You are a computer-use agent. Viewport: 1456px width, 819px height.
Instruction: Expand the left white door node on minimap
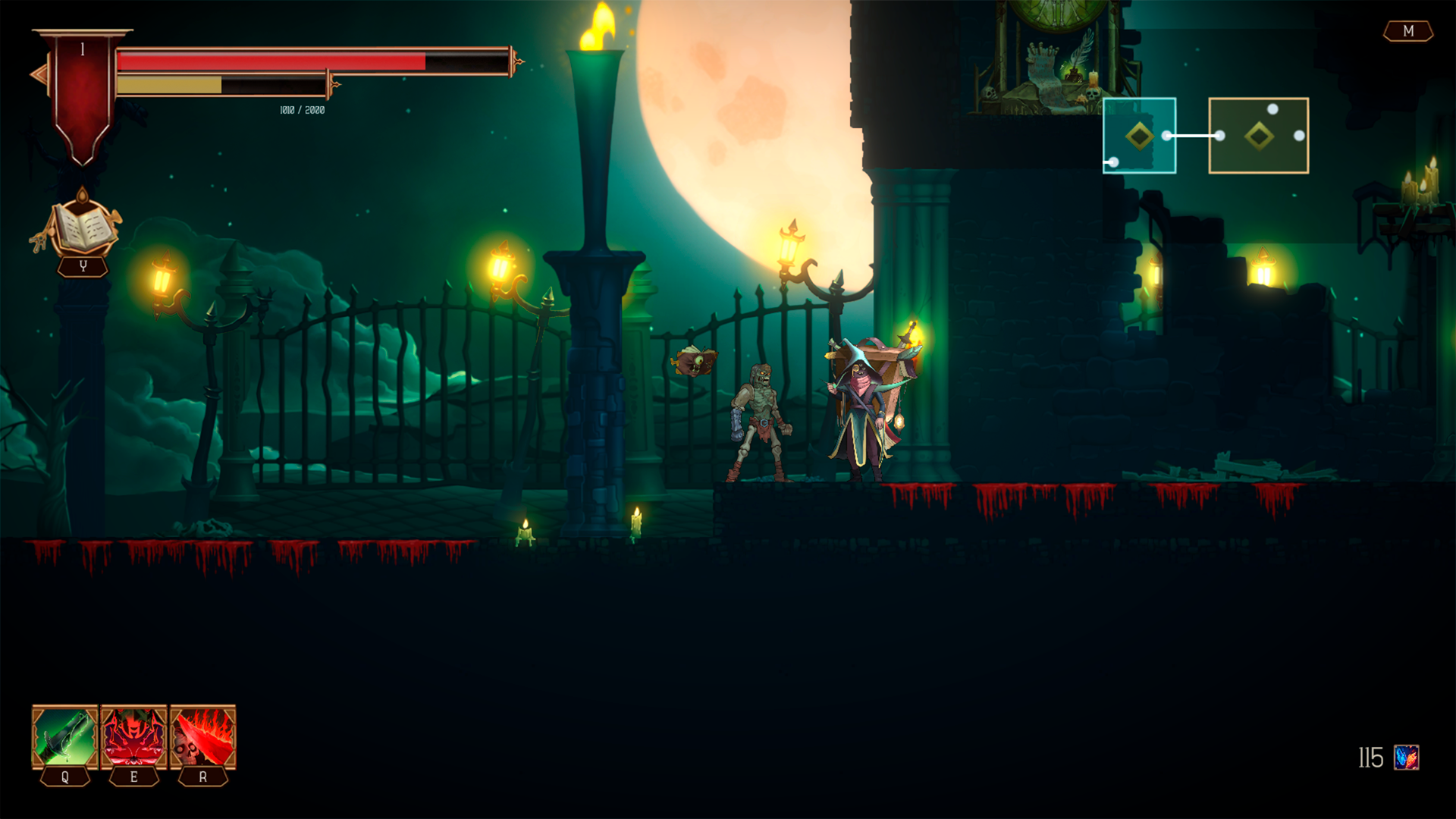click(1114, 162)
